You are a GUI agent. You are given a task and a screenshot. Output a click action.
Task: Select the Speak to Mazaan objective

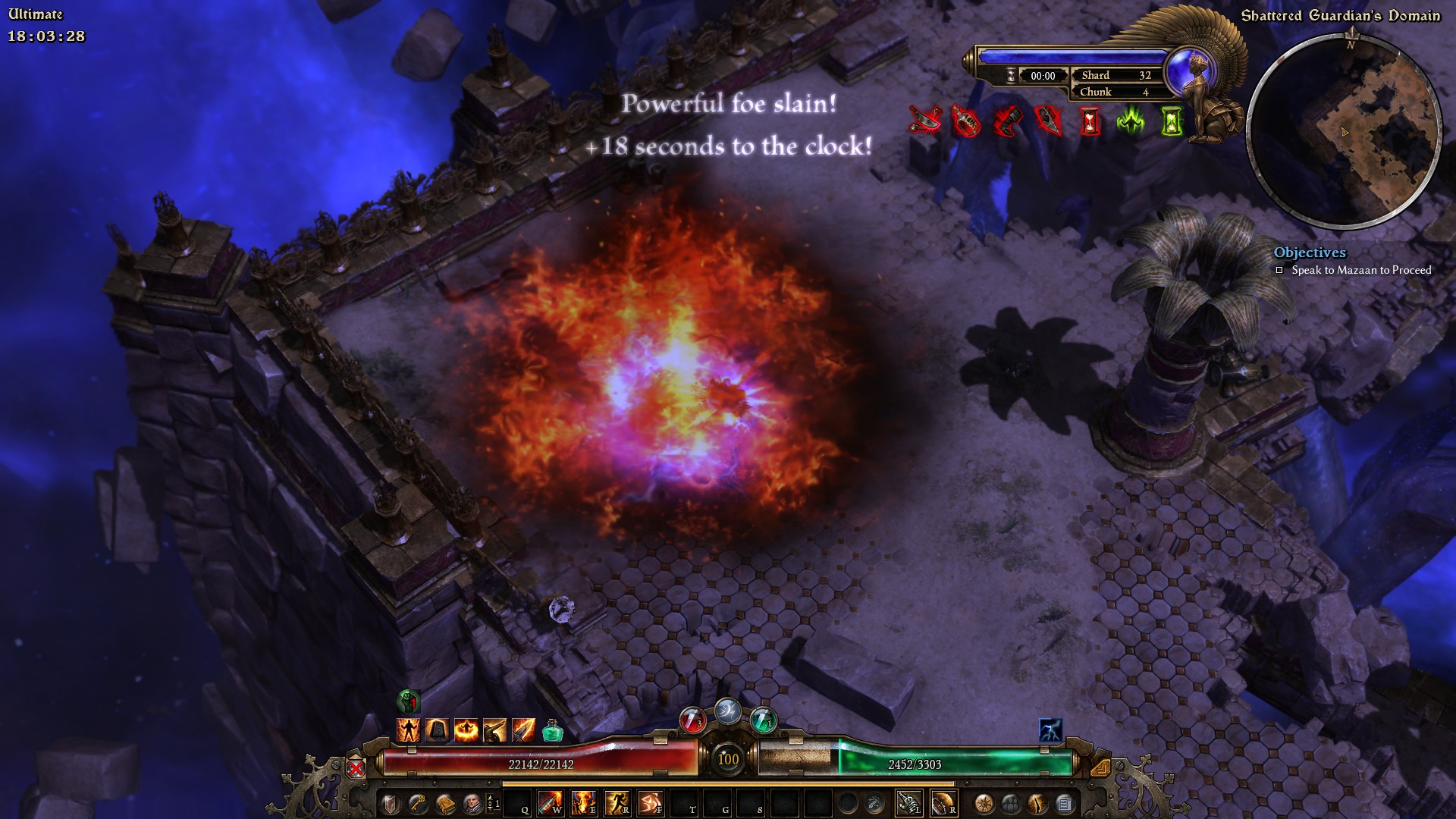tap(1361, 270)
